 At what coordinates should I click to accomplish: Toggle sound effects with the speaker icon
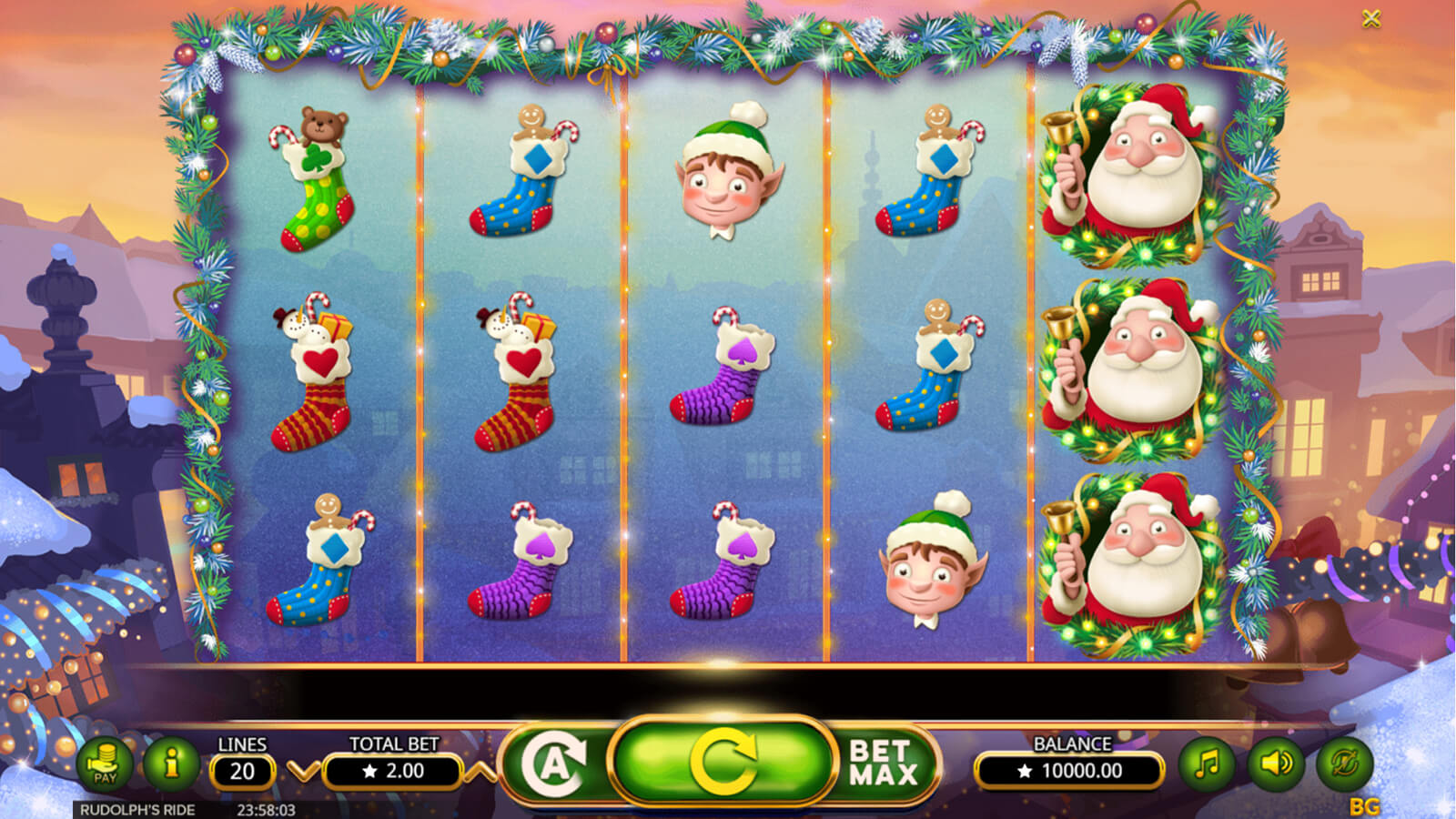coord(1275,763)
